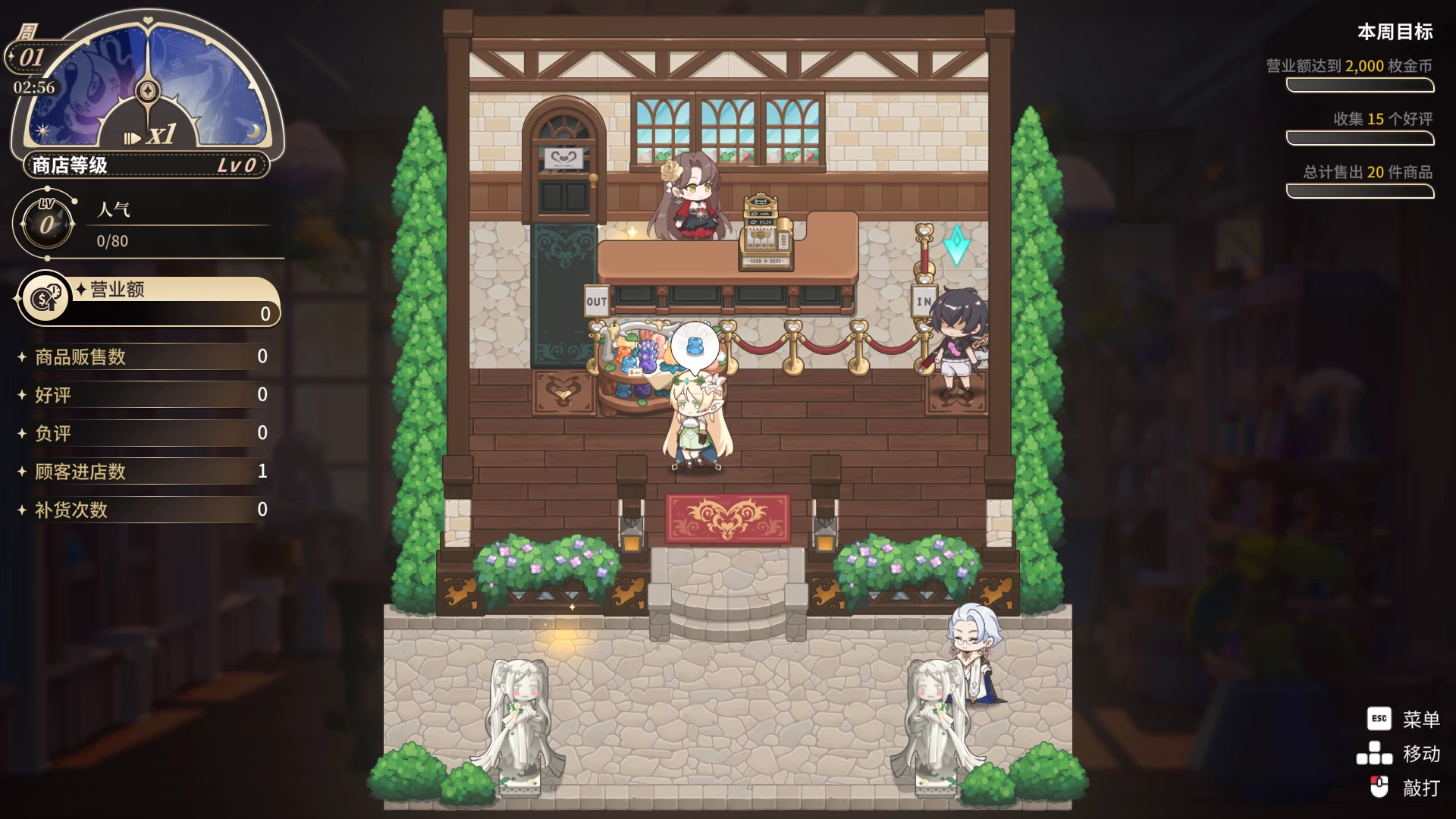Viewport: 1456px width, 819px height.
Task: Click the 商品贩售数 star icon
Action: click(21, 357)
